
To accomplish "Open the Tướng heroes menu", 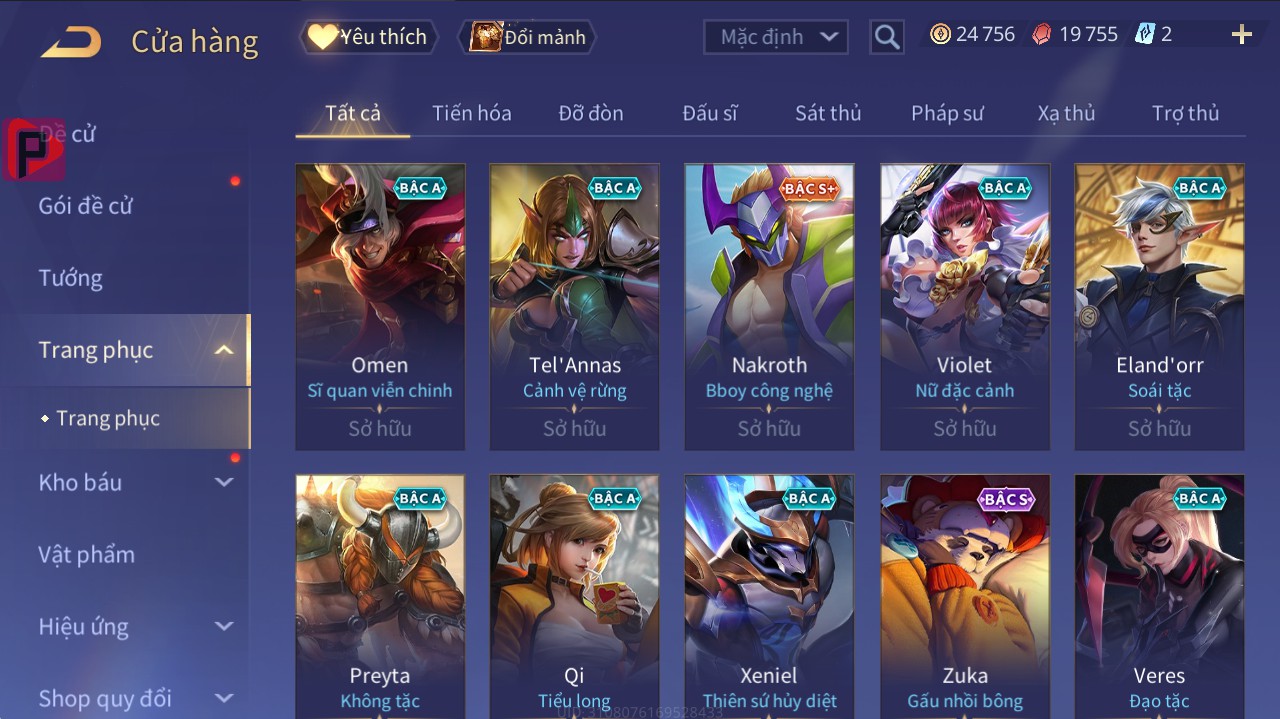I will pyautogui.click(x=71, y=278).
